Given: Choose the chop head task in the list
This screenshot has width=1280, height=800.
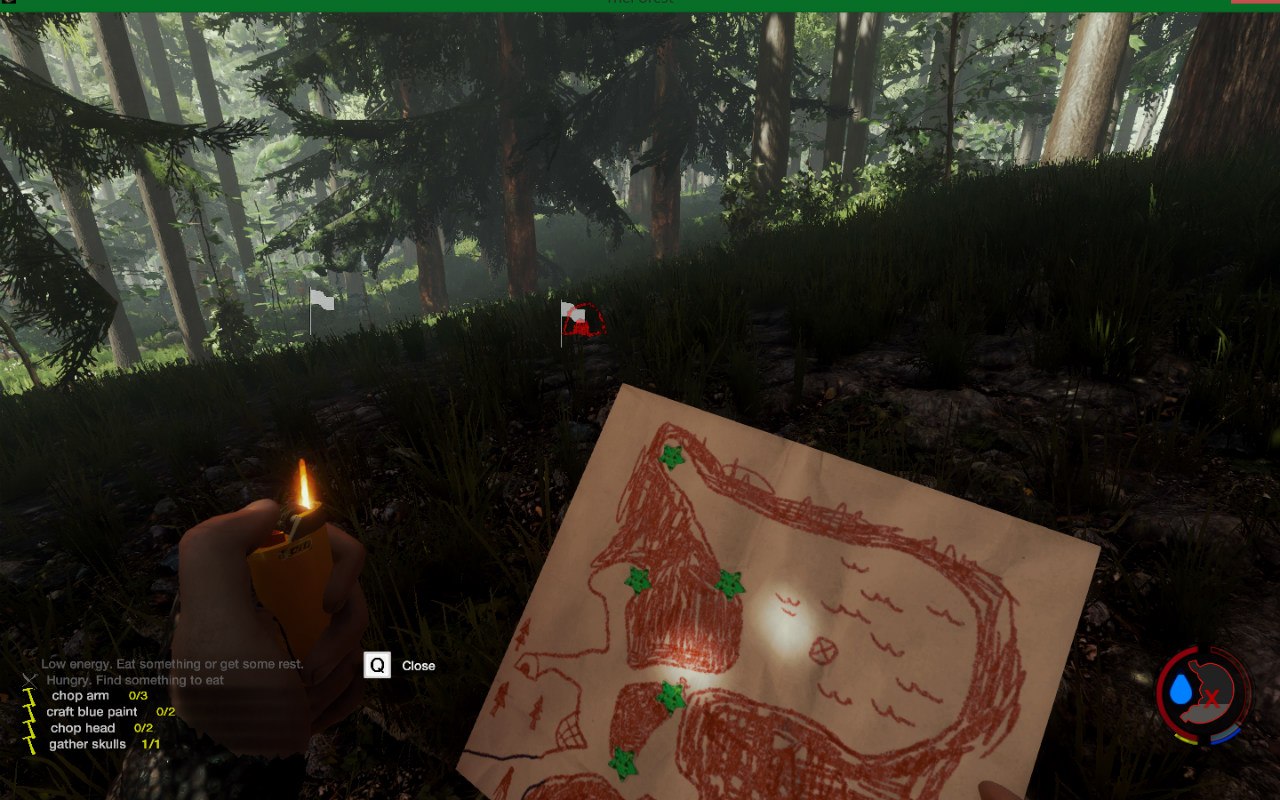Looking at the screenshot, I should 83,728.
